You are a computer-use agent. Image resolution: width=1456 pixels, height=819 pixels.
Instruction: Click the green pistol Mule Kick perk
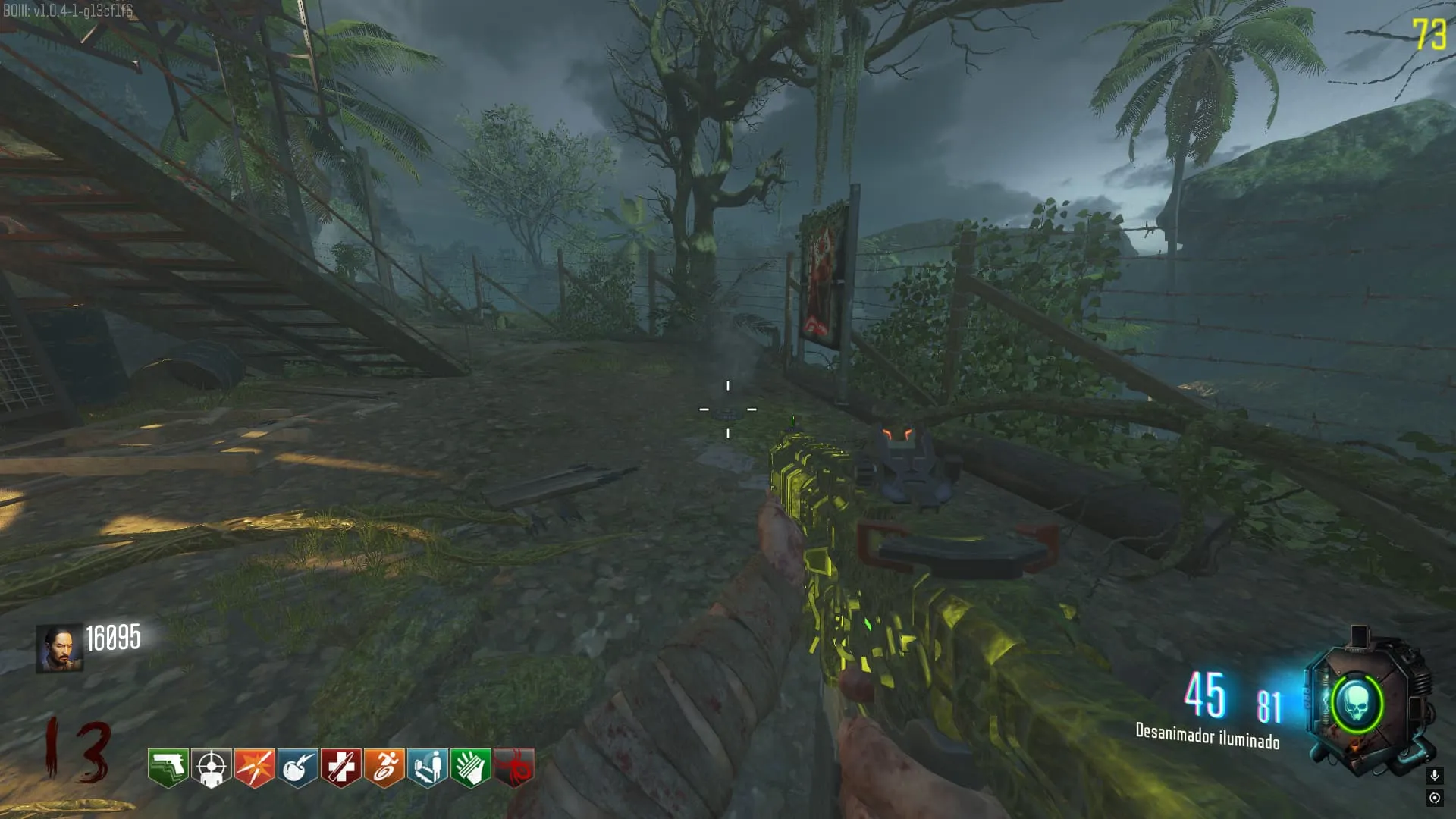tap(168, 767)
